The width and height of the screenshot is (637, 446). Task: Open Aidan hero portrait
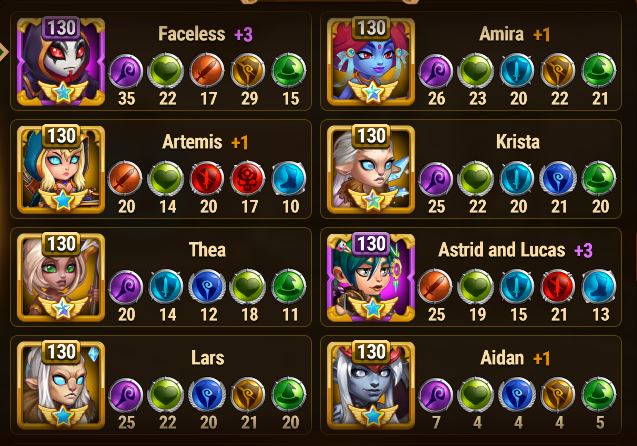pyautogui.click(x=372, y=385)
